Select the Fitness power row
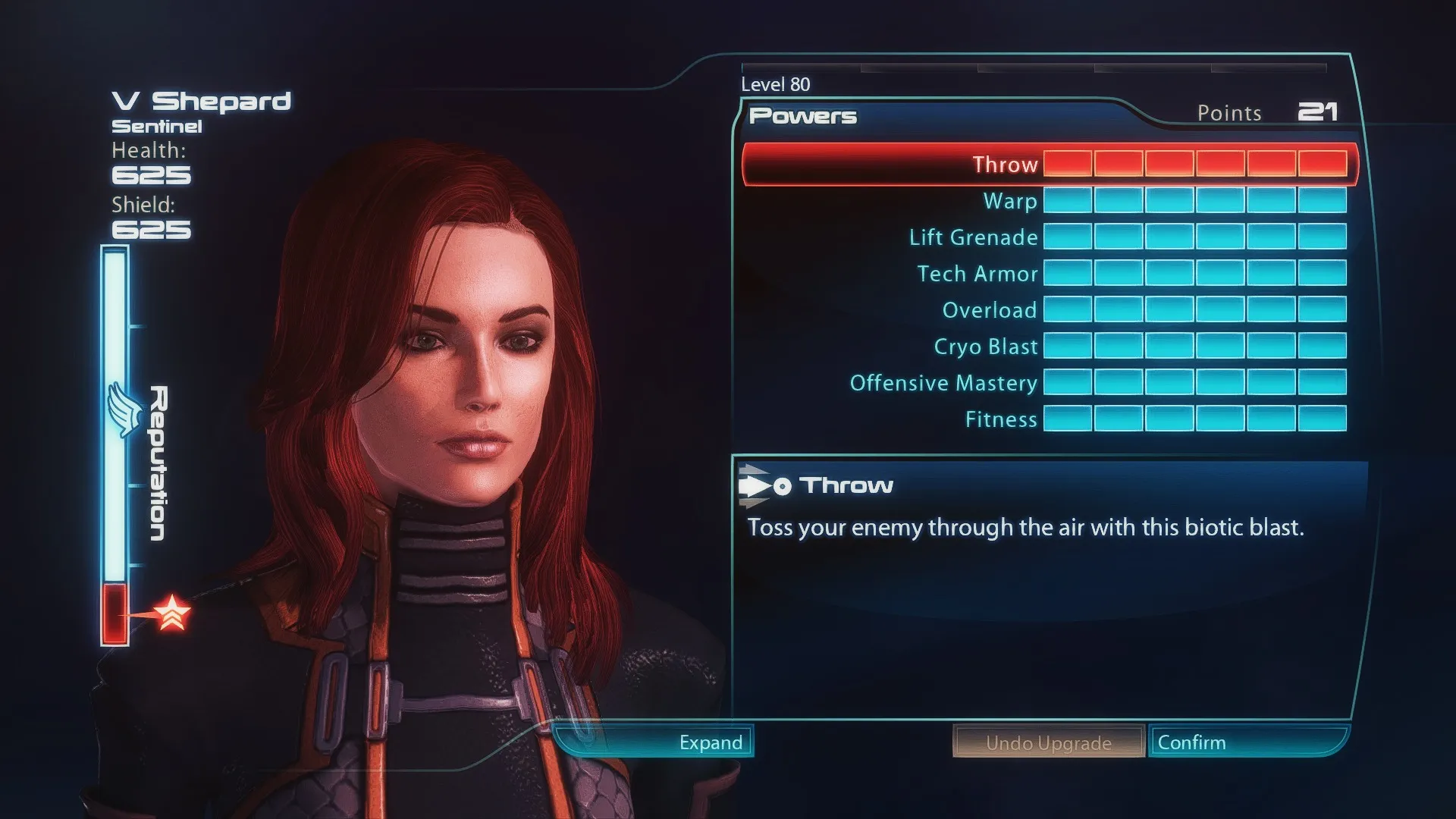The width and height of the screenshot is (1456, 819). pos(1000,419)
